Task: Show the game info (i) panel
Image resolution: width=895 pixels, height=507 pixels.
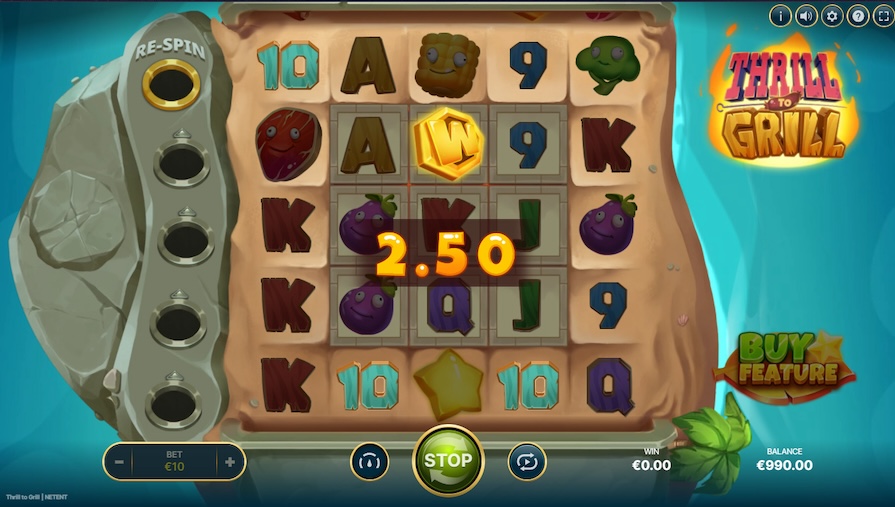Action: (781, 15)
